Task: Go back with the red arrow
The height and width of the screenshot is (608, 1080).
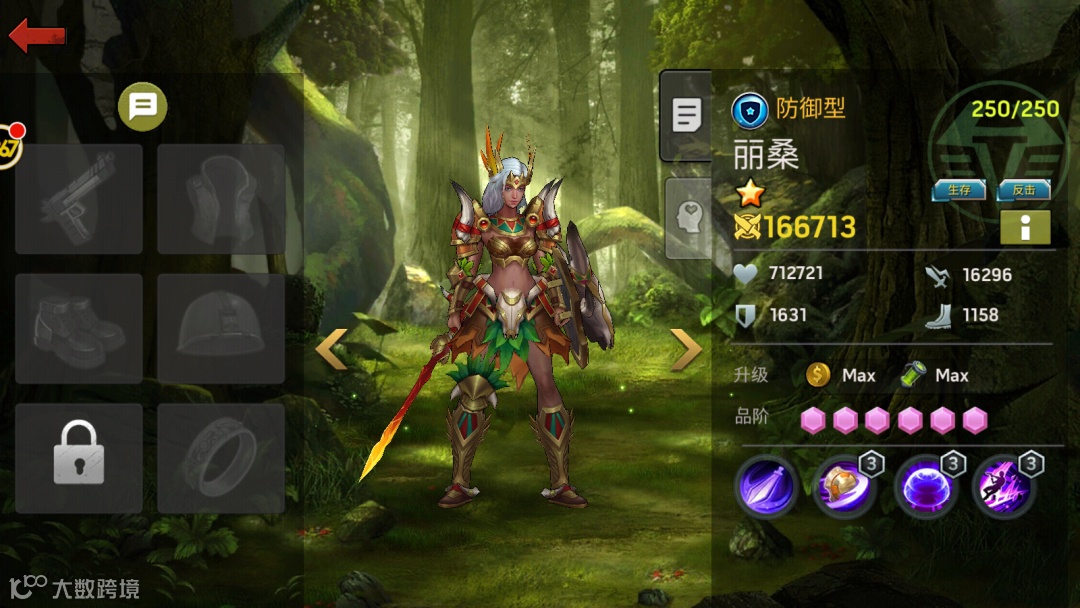Action: 37,36
